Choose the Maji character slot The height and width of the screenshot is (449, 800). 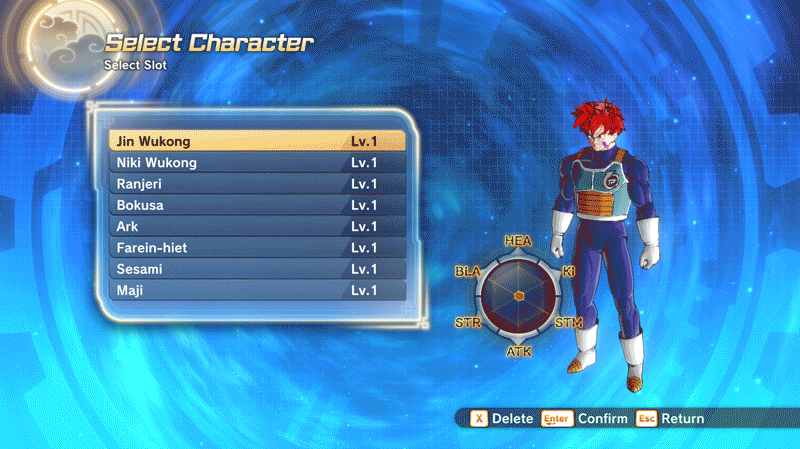(257, 291)
